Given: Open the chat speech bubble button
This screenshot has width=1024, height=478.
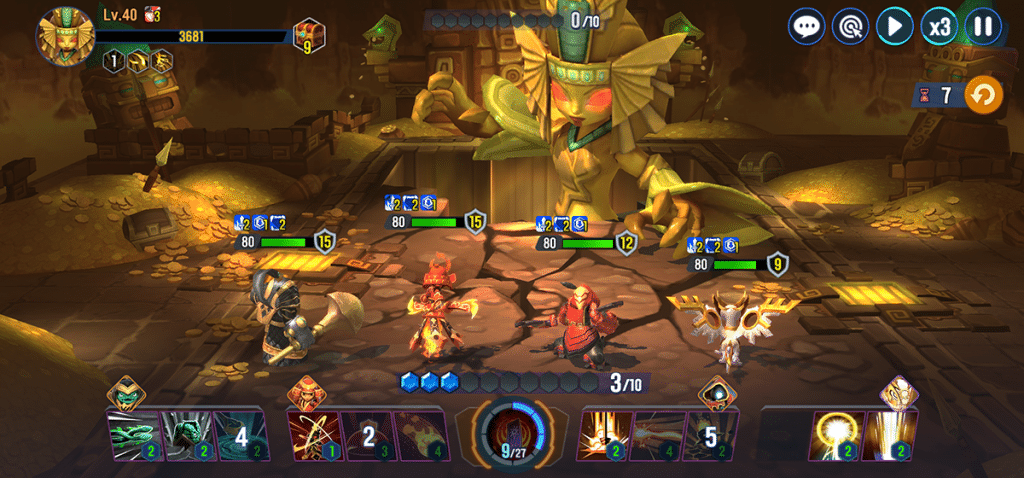Looking at the screenshot, I should 806,26.
